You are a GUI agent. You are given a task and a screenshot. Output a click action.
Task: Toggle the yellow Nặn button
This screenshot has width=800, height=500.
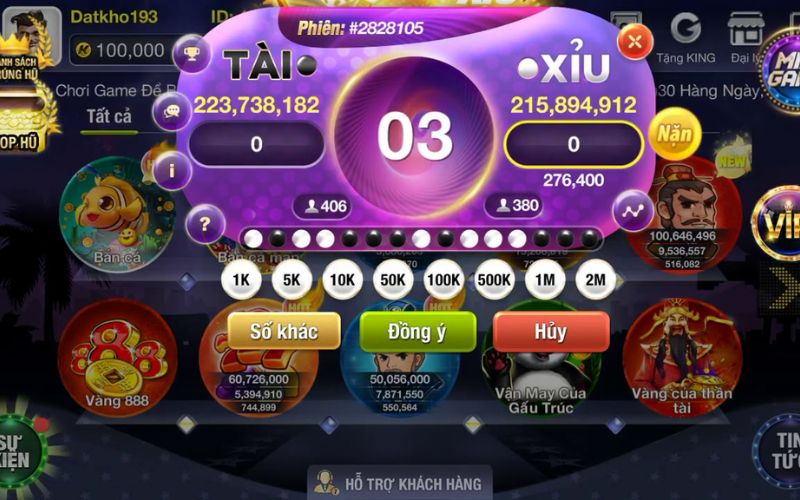pos(672,130)
